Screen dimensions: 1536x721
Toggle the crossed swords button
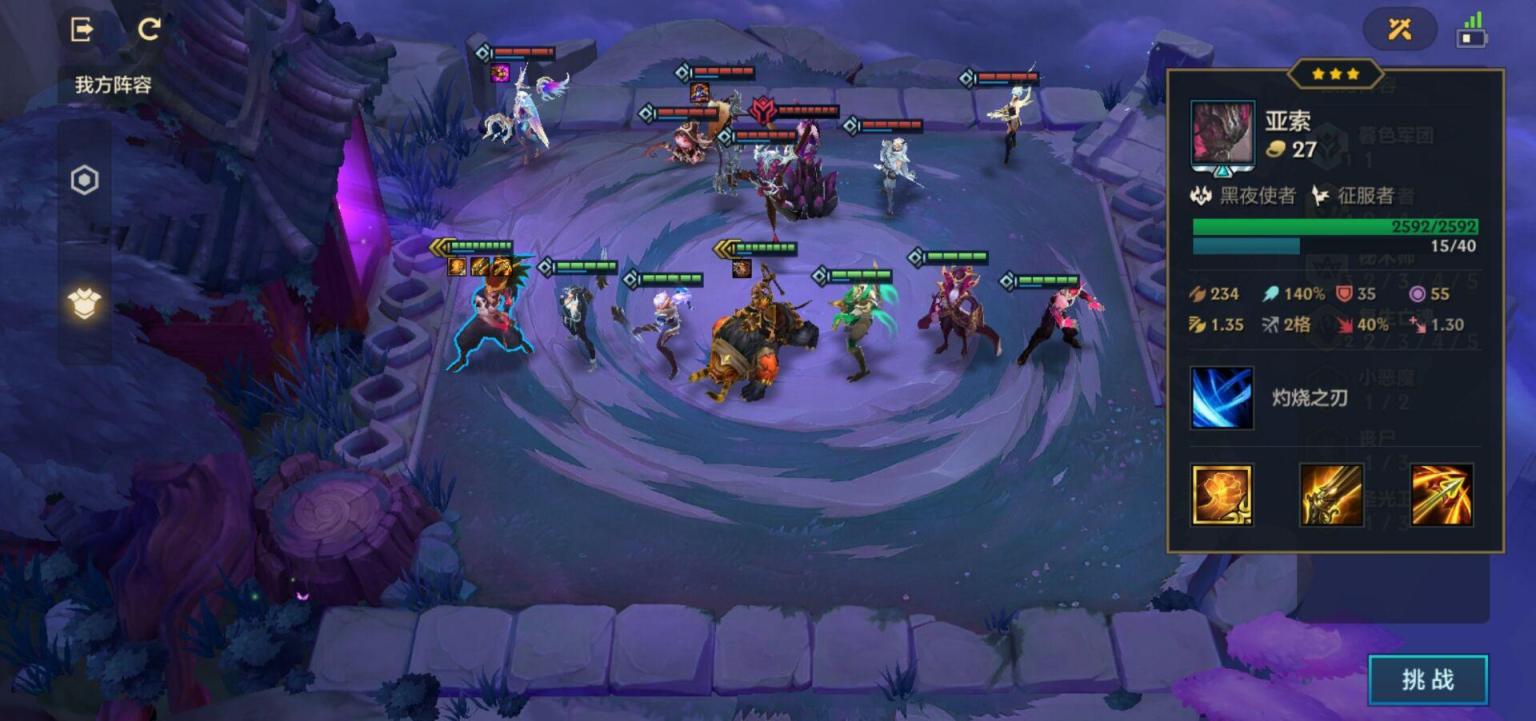pos(1399,30)
